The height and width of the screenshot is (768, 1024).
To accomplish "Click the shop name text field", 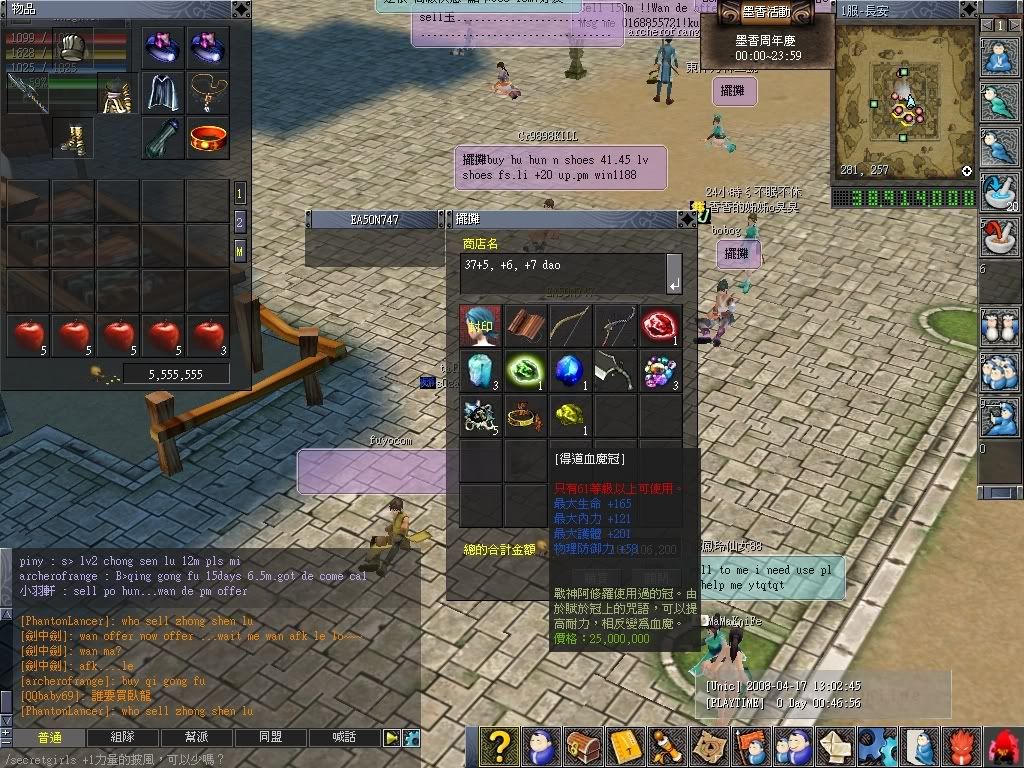I will (x=562, y=272).
